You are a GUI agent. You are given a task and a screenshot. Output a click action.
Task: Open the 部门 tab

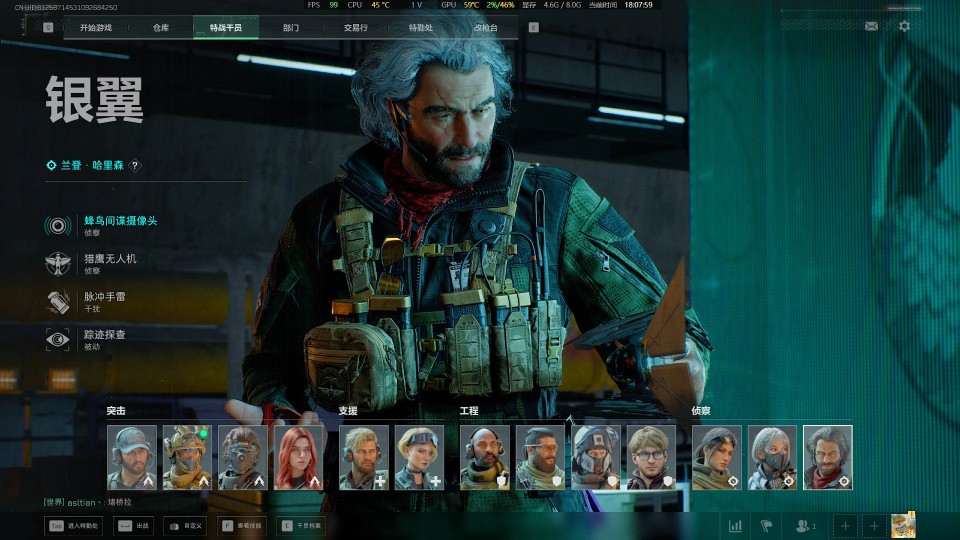click(290, 28)
